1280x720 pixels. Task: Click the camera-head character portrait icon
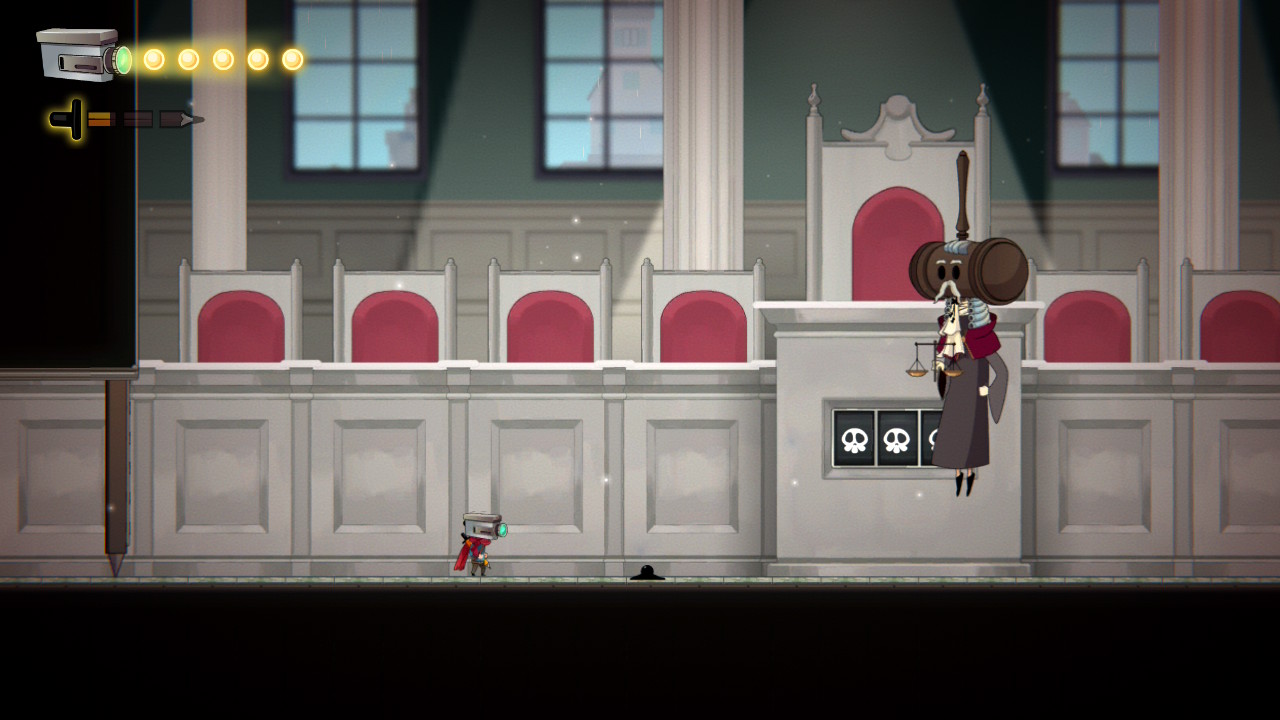(x=82, y=55)
